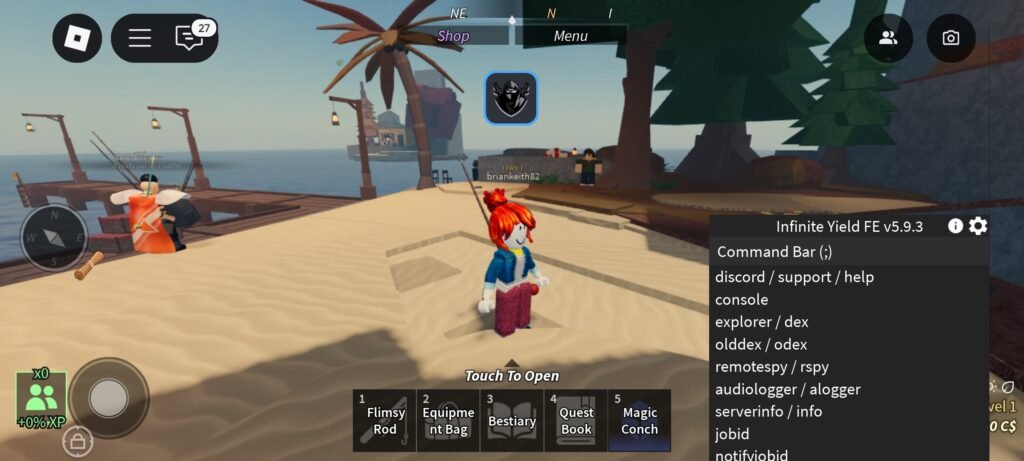Open the chat with 27 messages

[x=189, y=38]
